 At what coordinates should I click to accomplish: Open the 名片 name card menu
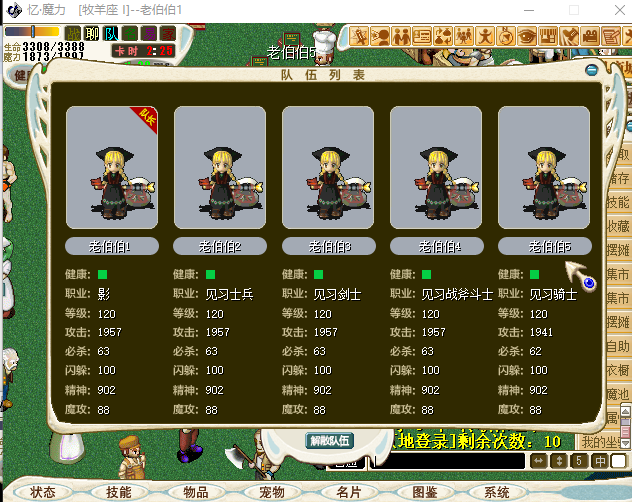348,492
